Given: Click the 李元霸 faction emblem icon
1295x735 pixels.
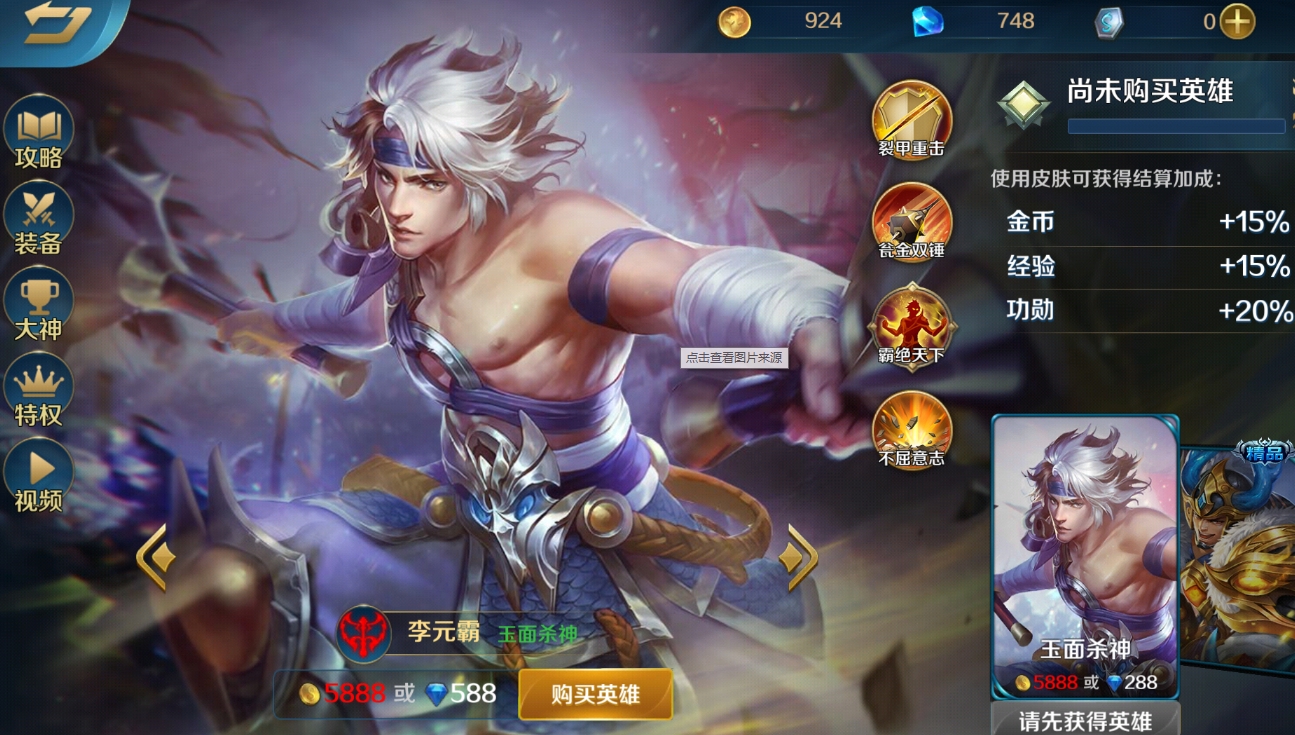Looking at the screenshot, I should pos(362,631).
